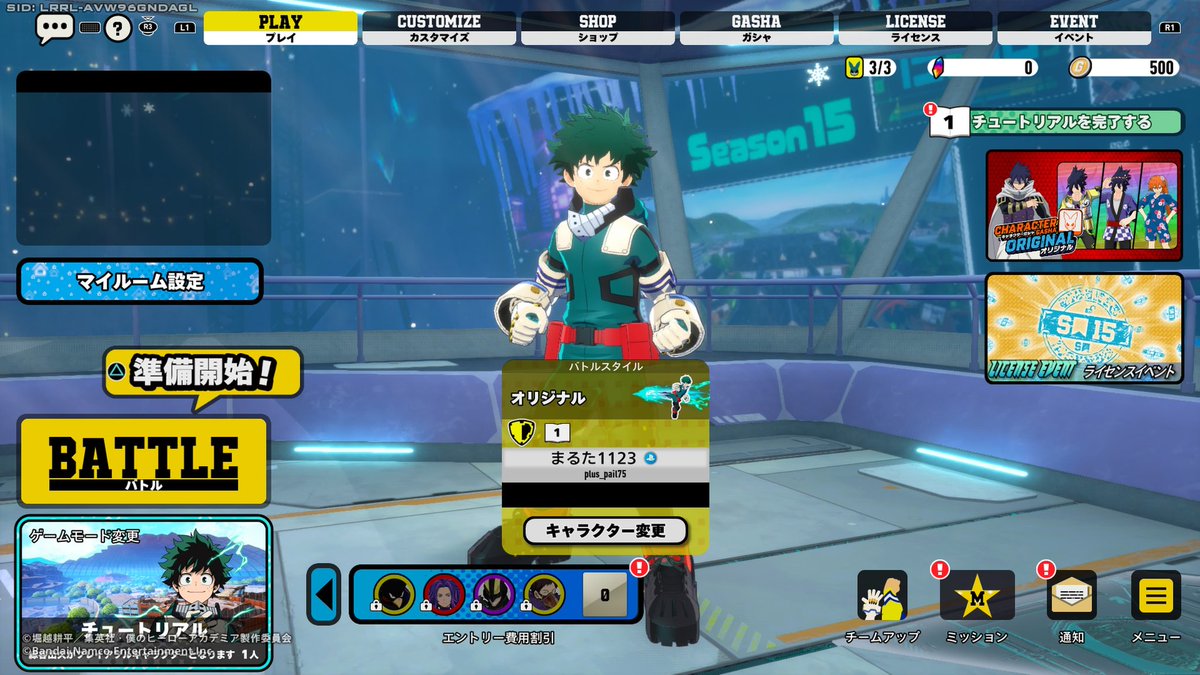This screenshot has height=675, width=1200.
Task: Switch to the CUSTOMIZE tab
Action: coord(439,27)
